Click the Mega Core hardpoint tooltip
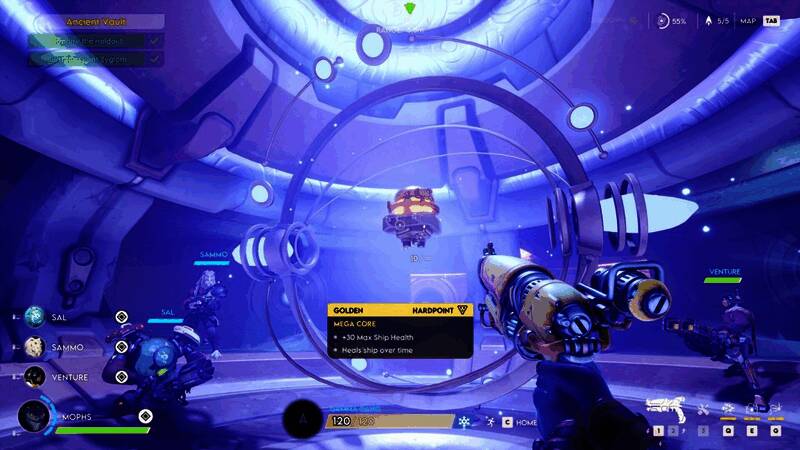The height and width of the screenshot is (450, 800). (x=400, y=330)
